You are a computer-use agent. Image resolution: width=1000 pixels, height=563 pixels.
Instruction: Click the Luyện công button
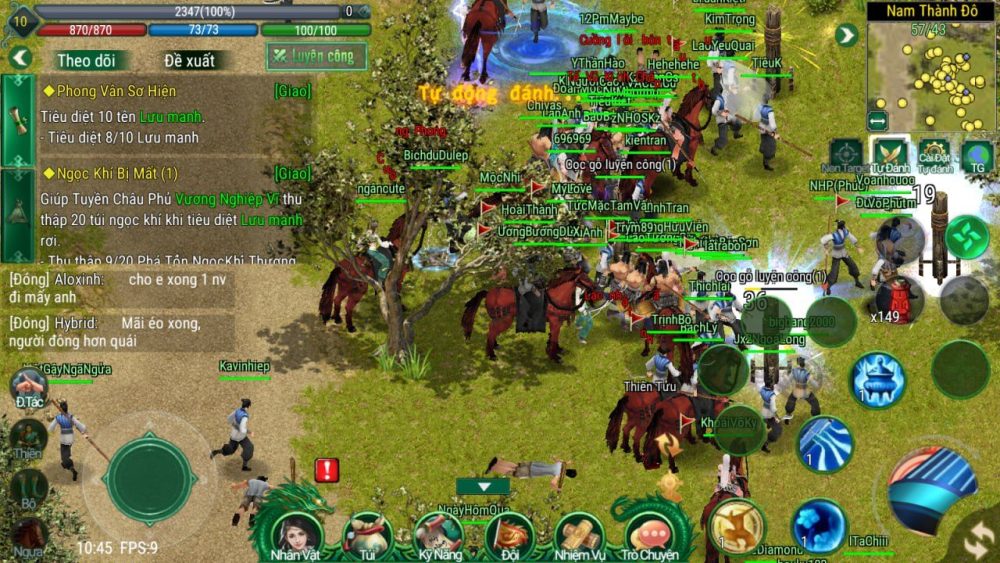tap(316, 56)
